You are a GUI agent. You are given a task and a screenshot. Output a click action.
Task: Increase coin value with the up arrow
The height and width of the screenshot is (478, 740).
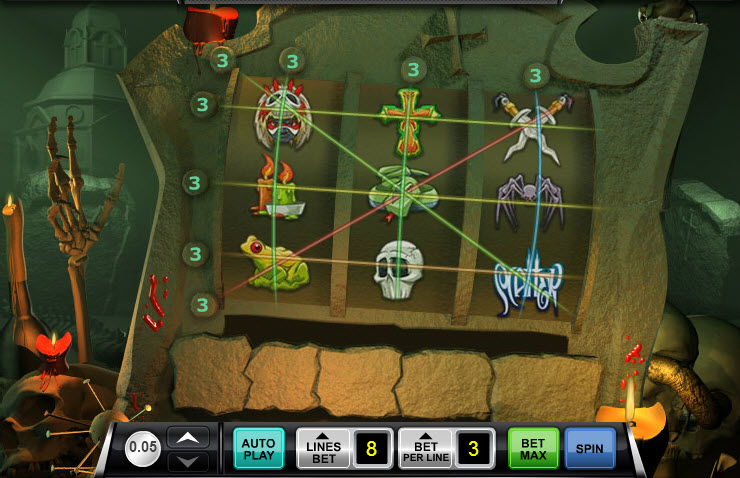(188, 437)
